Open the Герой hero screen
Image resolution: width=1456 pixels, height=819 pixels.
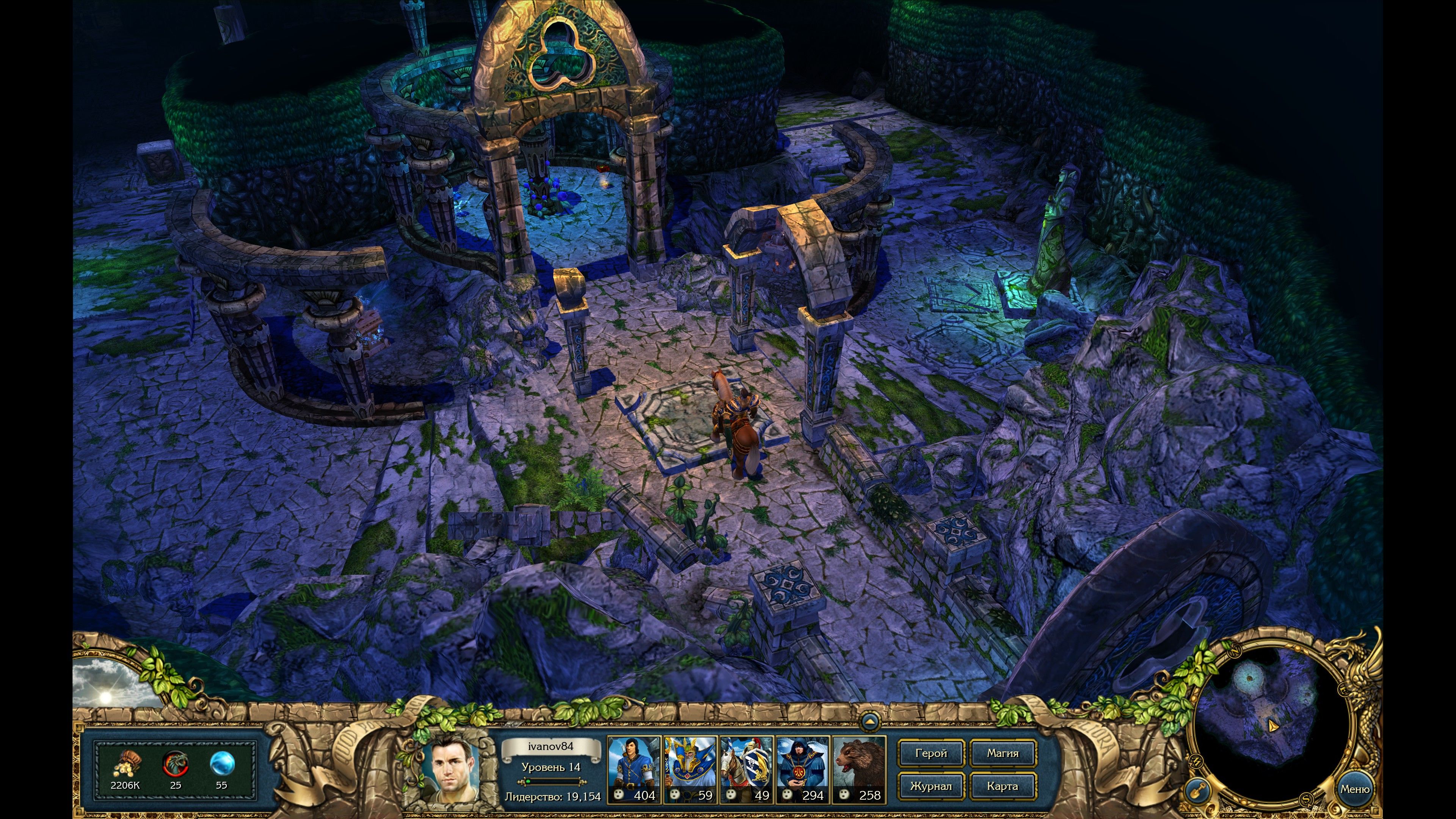tap(930, 753)
